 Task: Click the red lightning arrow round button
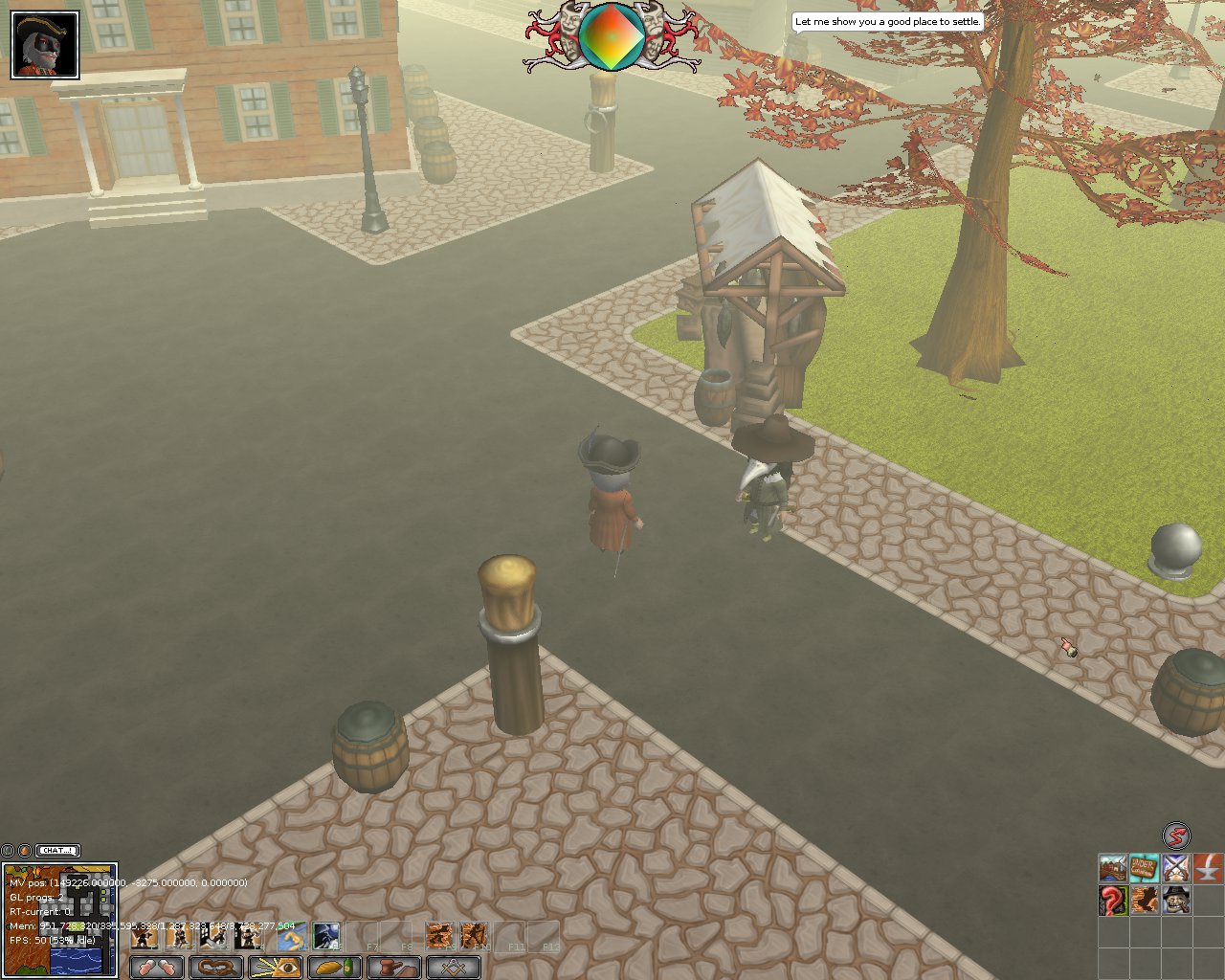1176,835
